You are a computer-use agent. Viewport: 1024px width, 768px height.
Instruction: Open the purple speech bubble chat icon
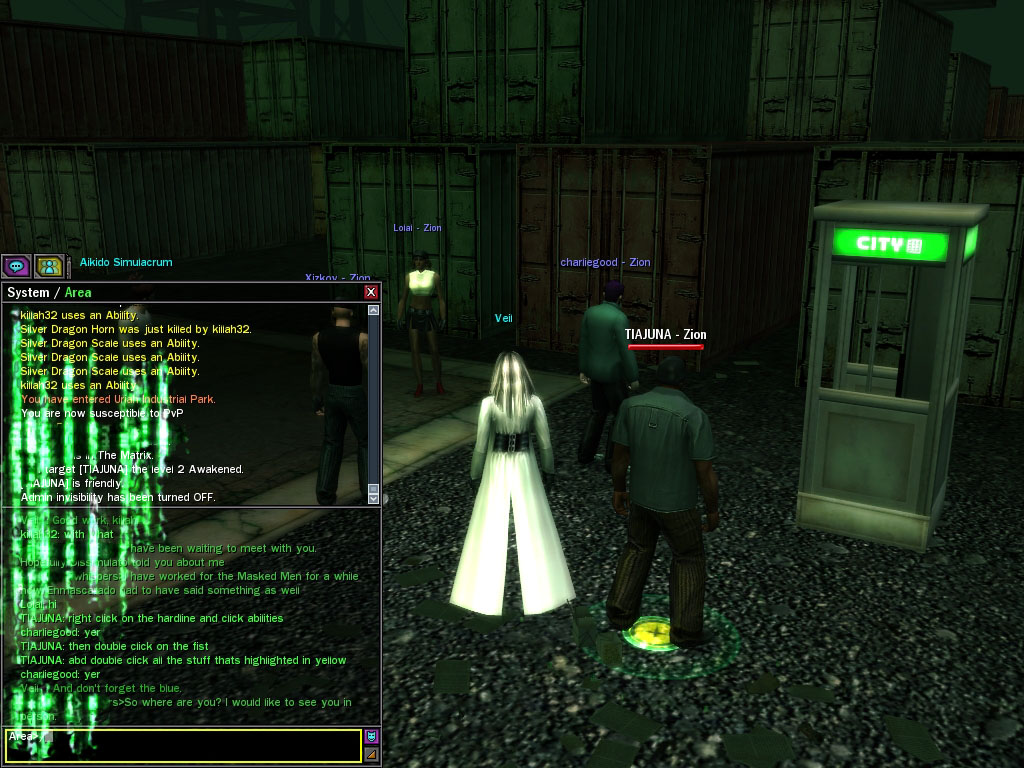click(16, 266)
